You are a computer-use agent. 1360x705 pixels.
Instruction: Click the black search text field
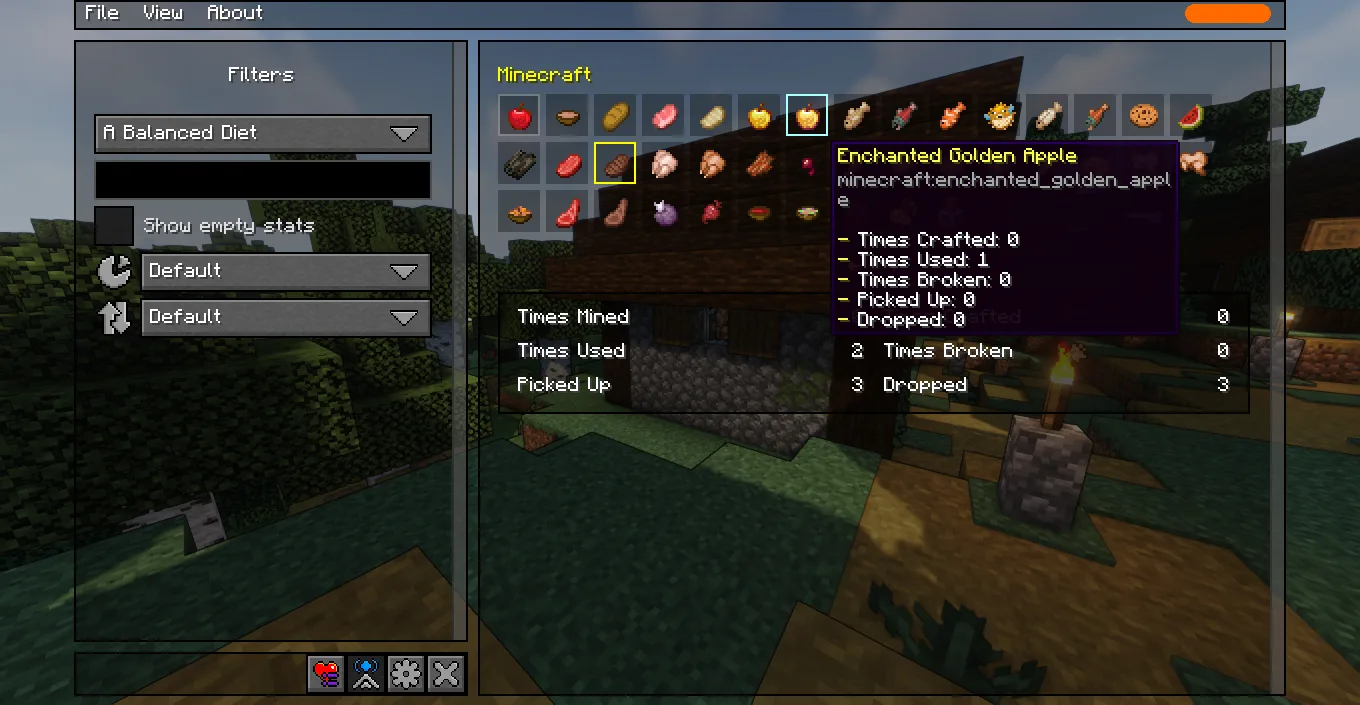pos(263,180)
